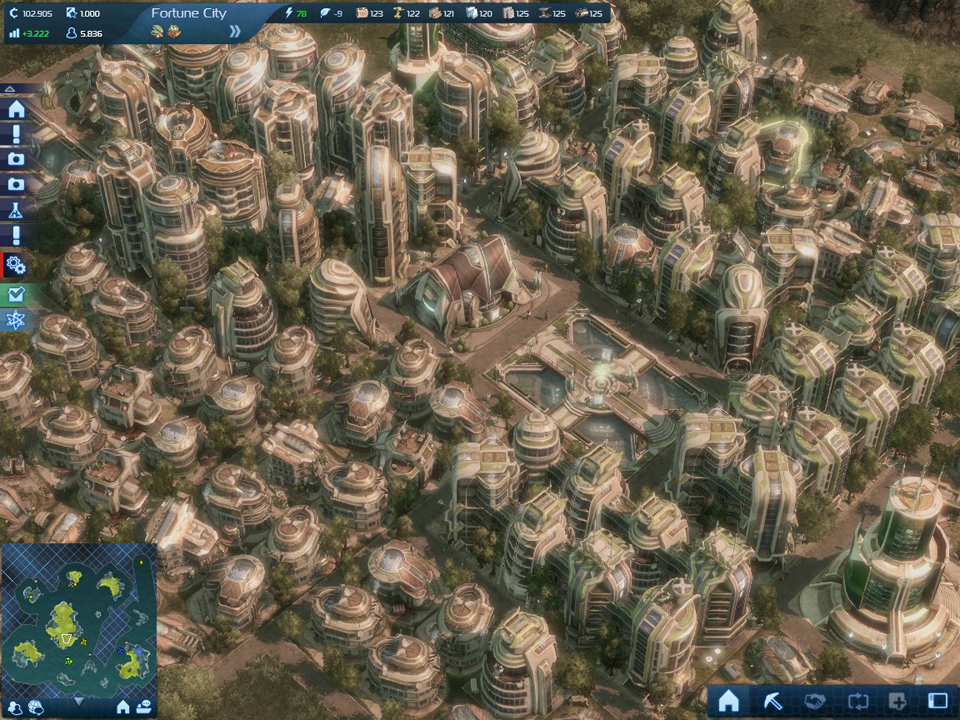
Task: Open the rightmost square menu button
Action: [938, 700]
